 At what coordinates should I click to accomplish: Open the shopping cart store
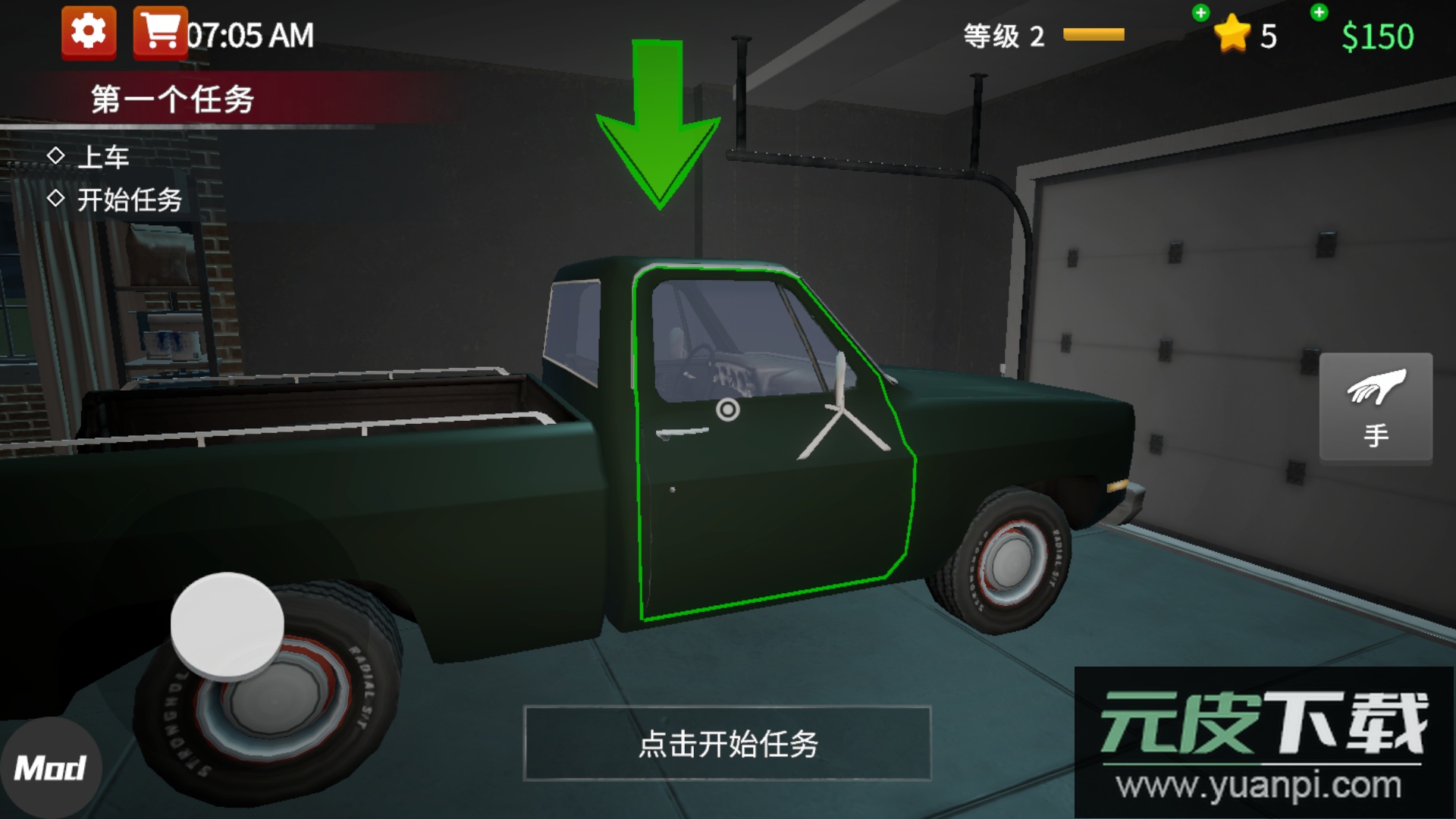tap(160, 33)
